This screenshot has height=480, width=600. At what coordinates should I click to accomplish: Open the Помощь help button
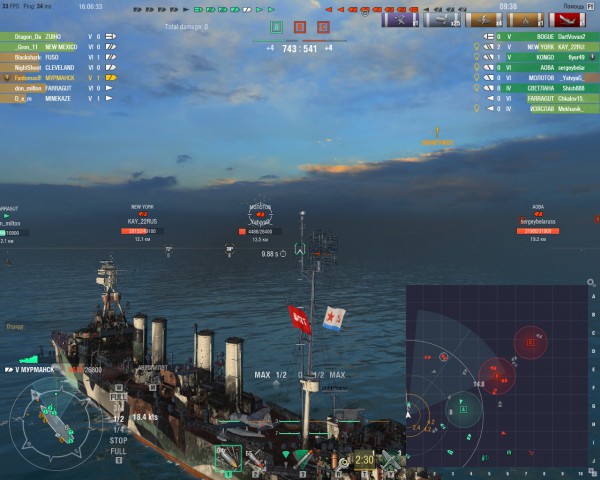point(574,6)
